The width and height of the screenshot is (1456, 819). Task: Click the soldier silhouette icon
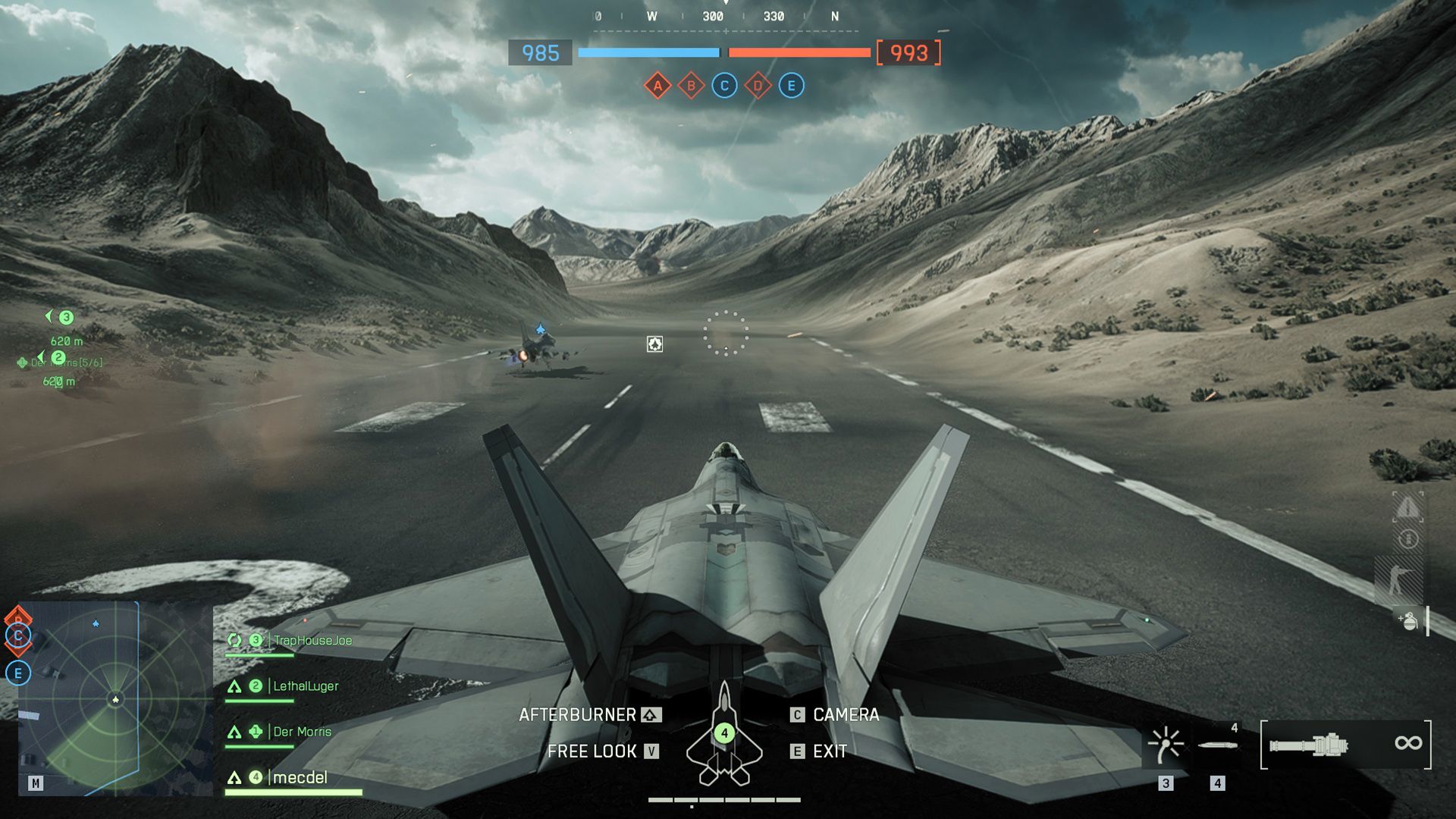pos(1398,580)
